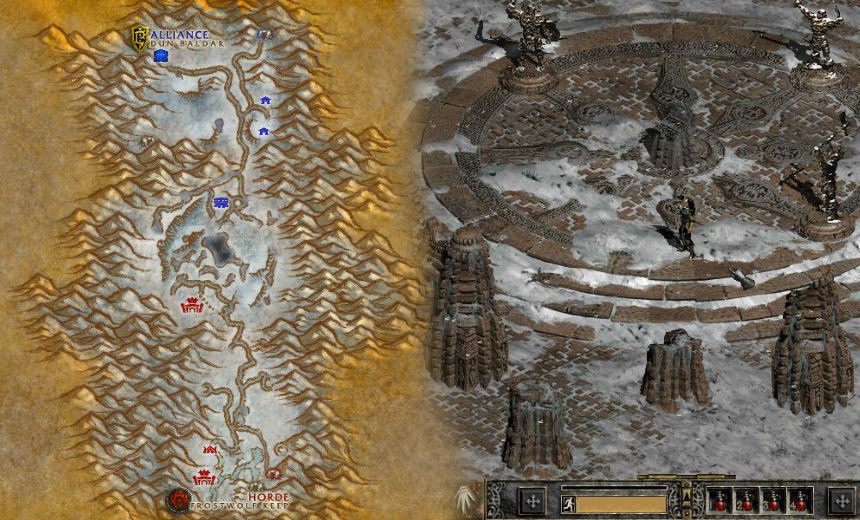Click the red circular marker above the Horde label

(273, 473)
